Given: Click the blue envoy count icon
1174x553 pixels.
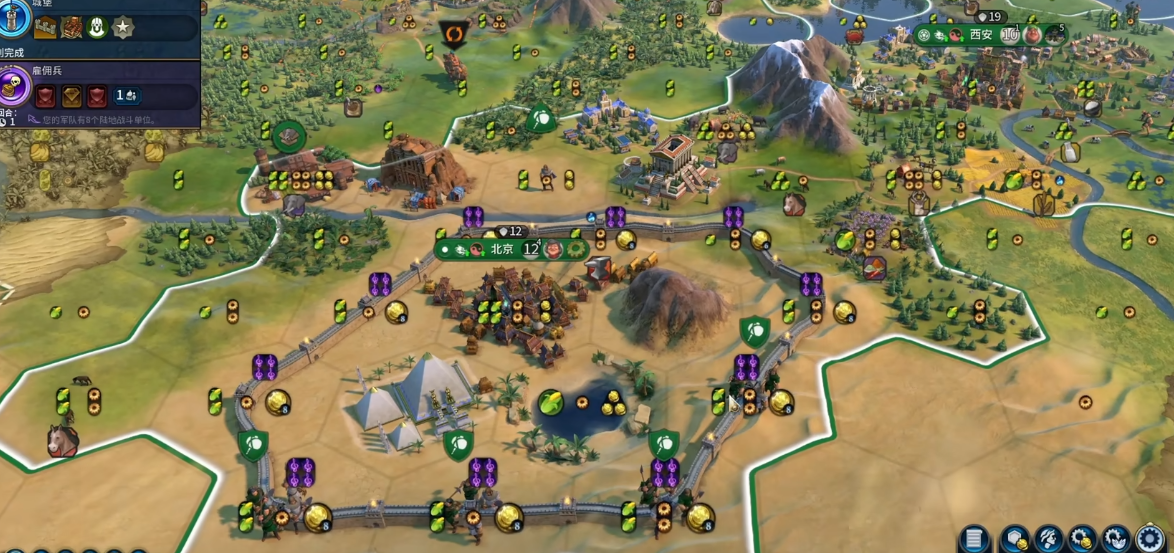Looking at the screenshot, I should (126, 96).
